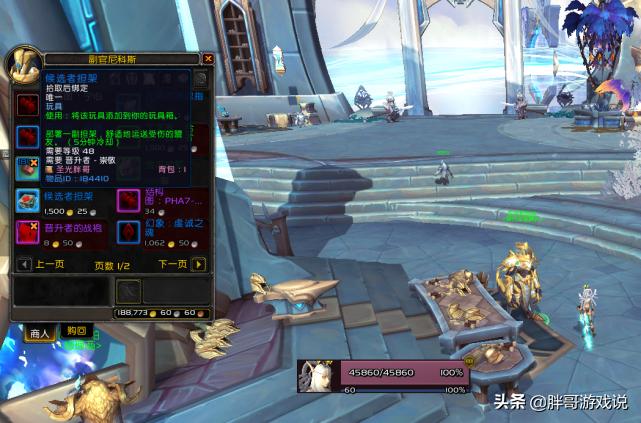This screenshot has height=423, width=641.
Task: Close the merchant window
Action: (208, 59)
